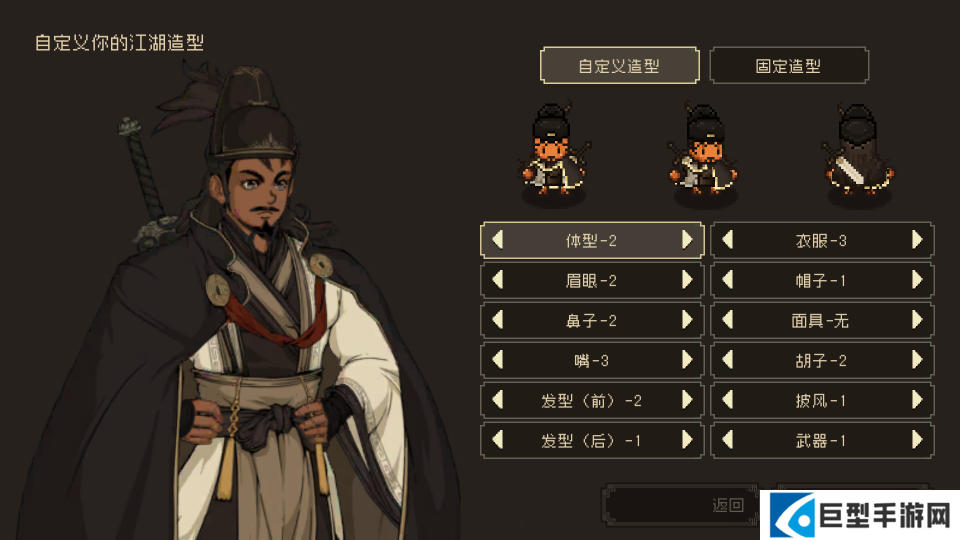Cycle 胡子-2 back with left arrow

[728, 360]
